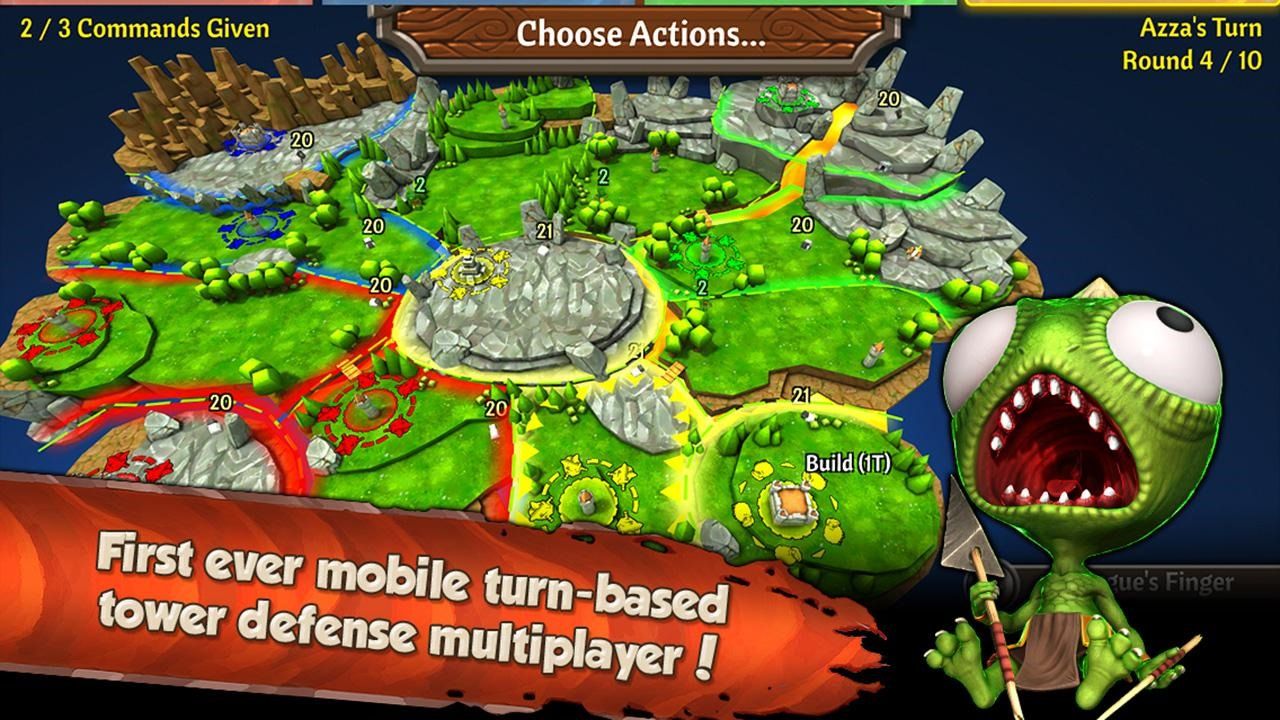This screenshot has width=1280, height=720.
Task: Open the Choose Actions banner
Action: point(640,30)
